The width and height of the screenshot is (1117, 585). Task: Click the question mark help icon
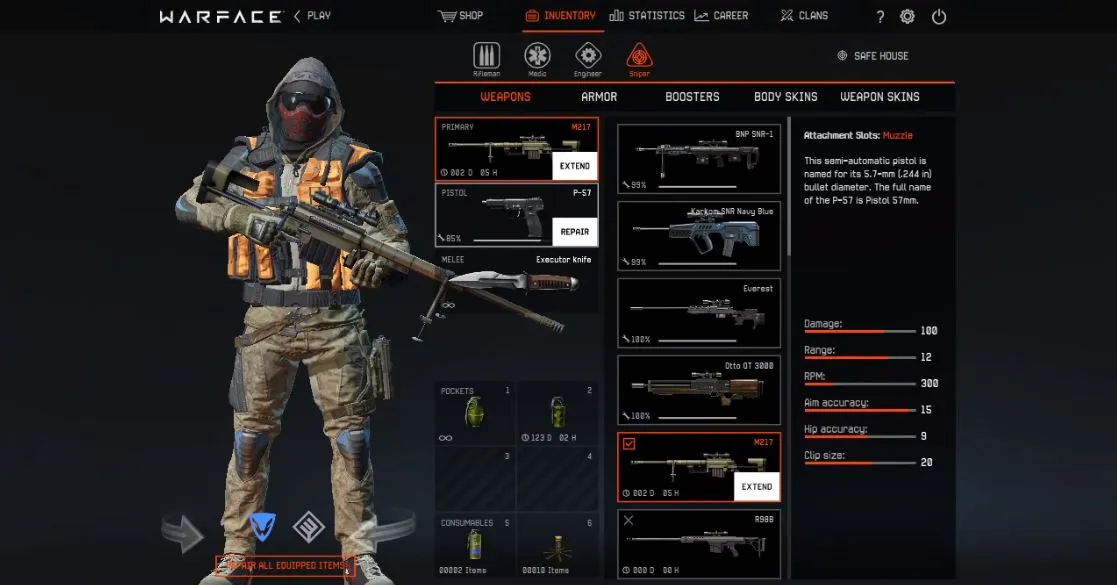coord(880,17)
